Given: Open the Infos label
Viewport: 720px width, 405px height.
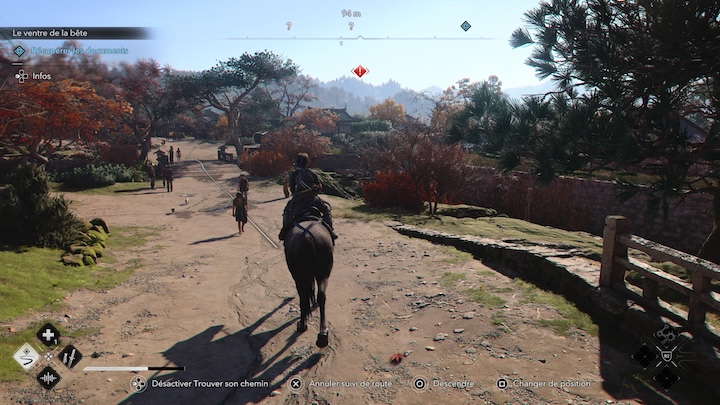Looking at the screenshot, I should tap(42, 75).
